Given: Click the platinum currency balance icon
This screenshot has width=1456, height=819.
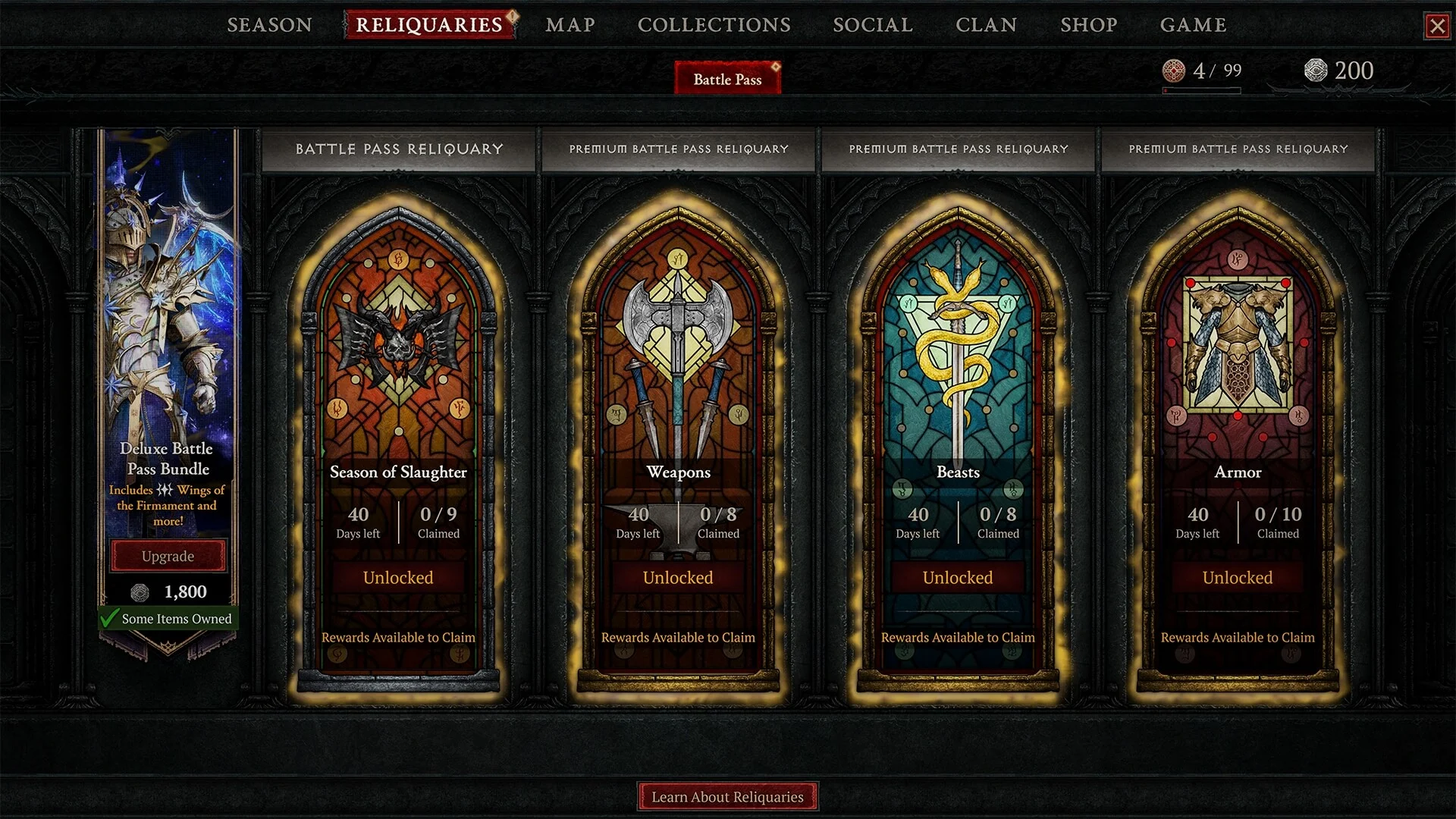Looking at the screenshot, I should tap(1316, 71).
